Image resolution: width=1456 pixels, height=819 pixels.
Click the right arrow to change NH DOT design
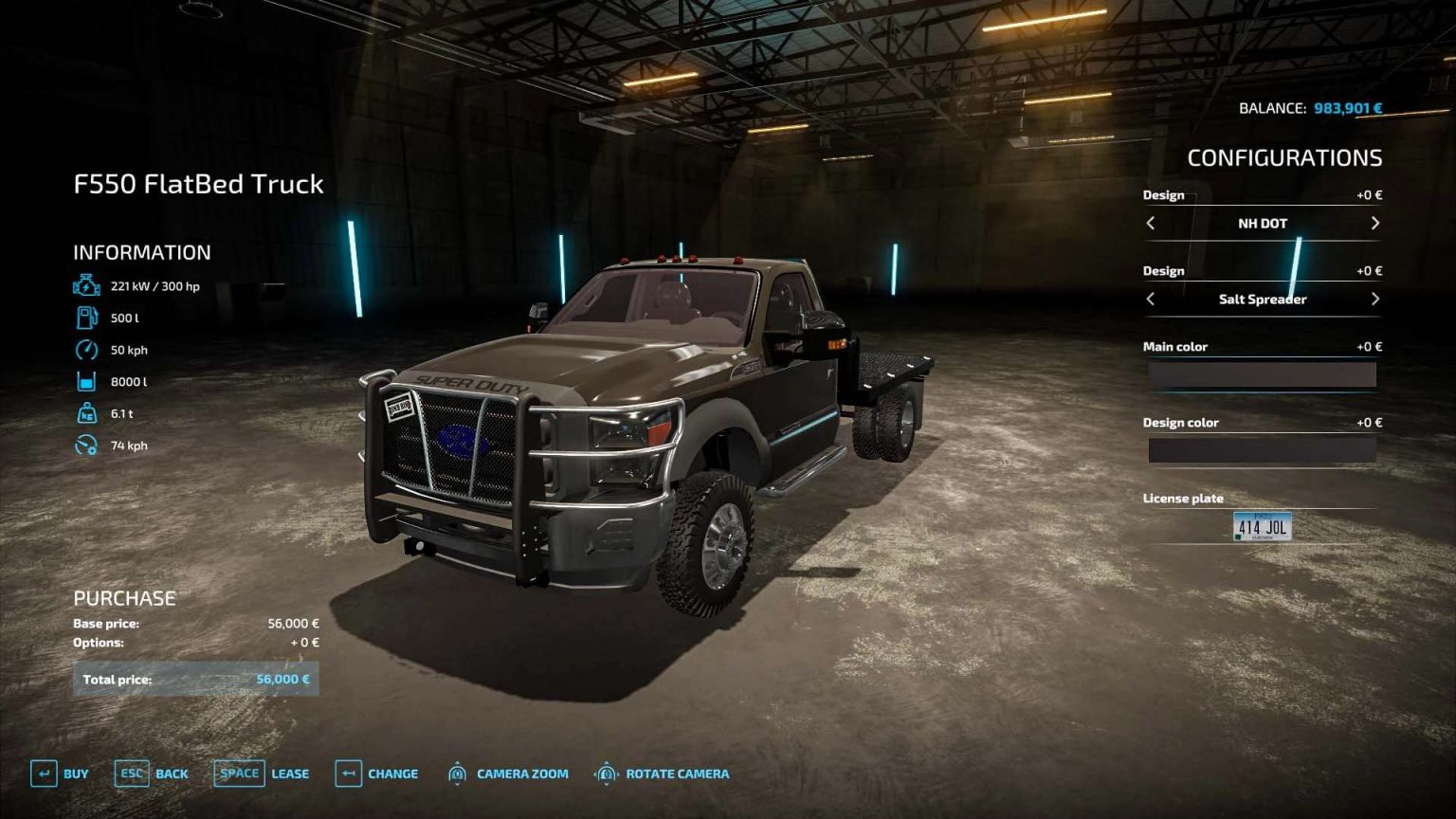pyautogui.click(x=1374, y=224)
